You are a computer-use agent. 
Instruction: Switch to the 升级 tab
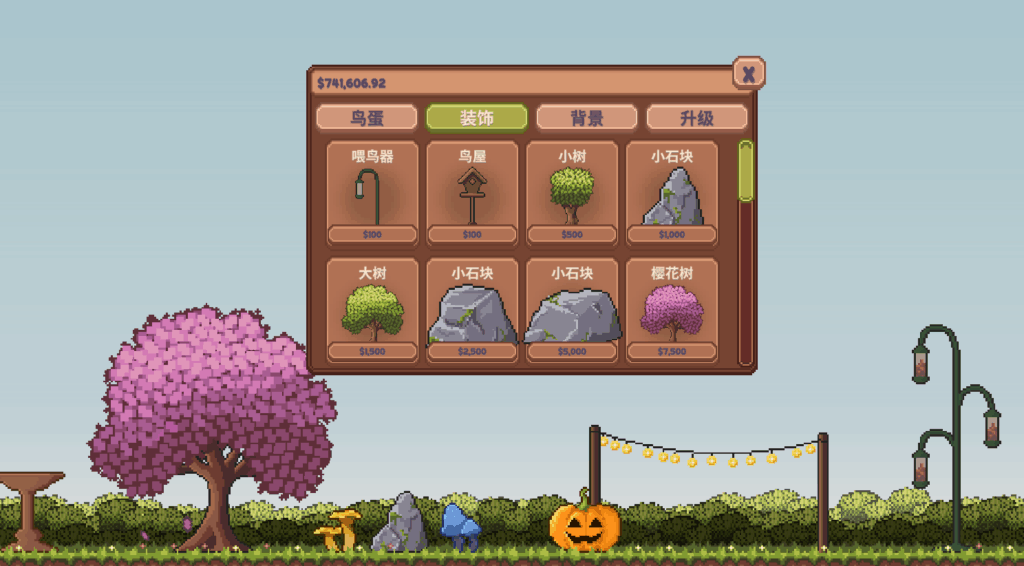[696, 118]
